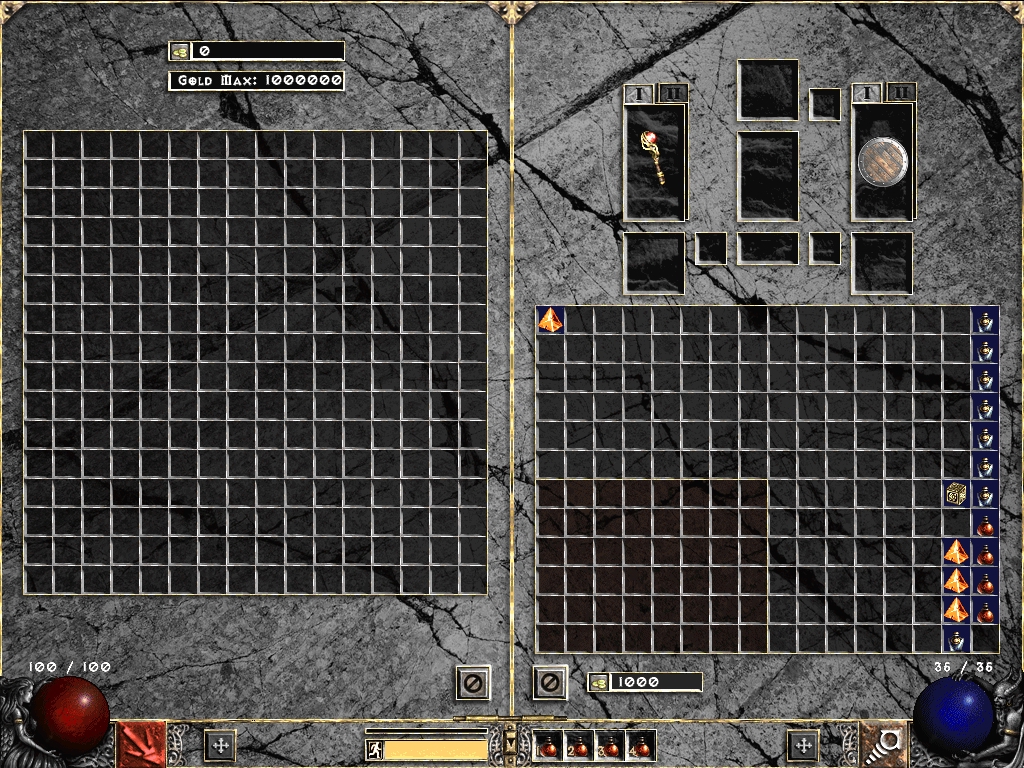The image size is (1024, 768).
Task: Close the stash panel
Action: coord(473,683)
